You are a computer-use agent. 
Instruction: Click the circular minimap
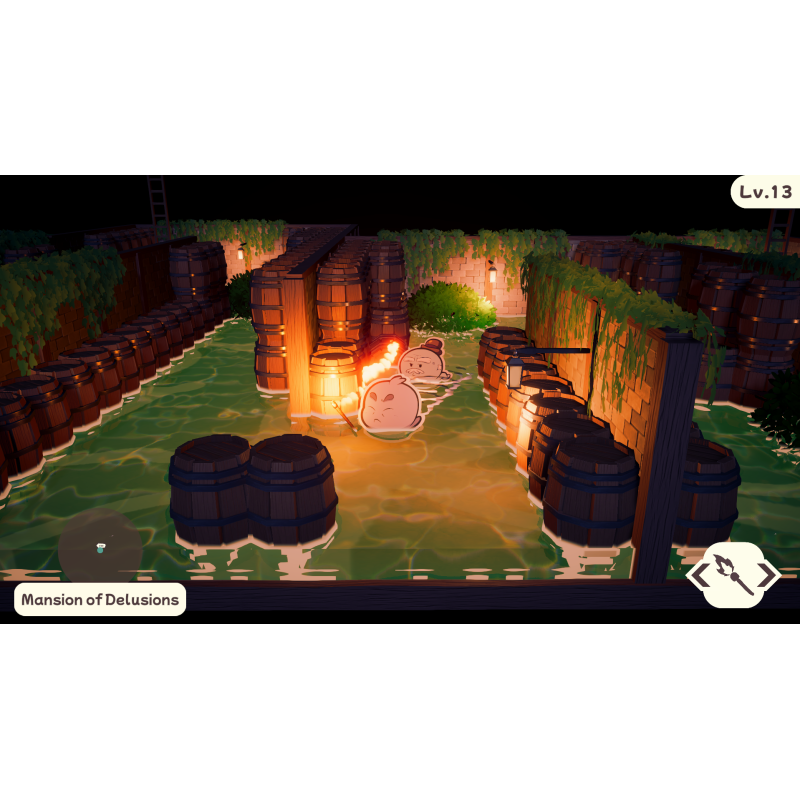pyautogui.click(x=100, y=546)
